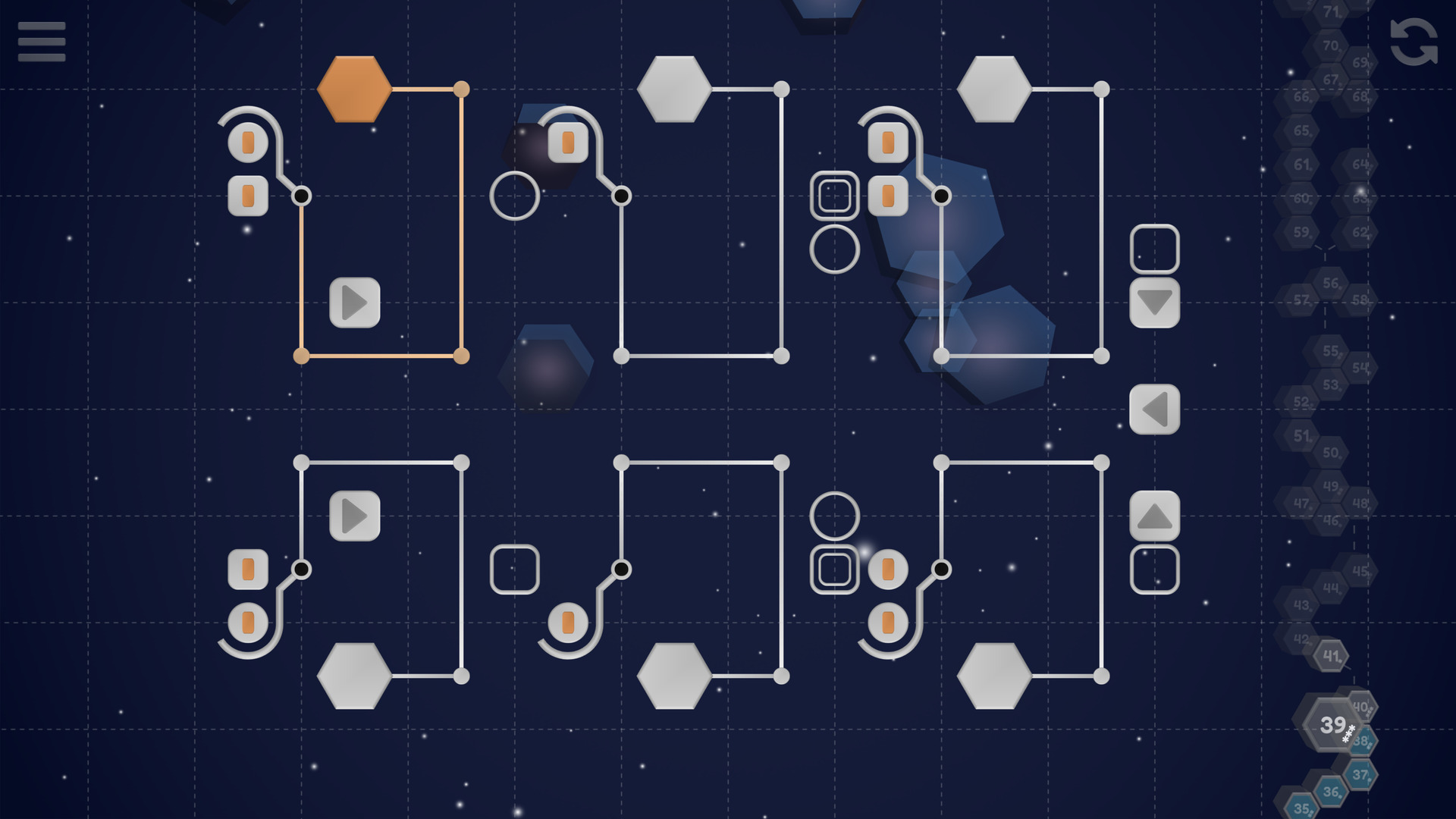This screenshot has height=819, width=1456.
Task: Click the current level 39 hexagon badge
Action: point(1332,726)
